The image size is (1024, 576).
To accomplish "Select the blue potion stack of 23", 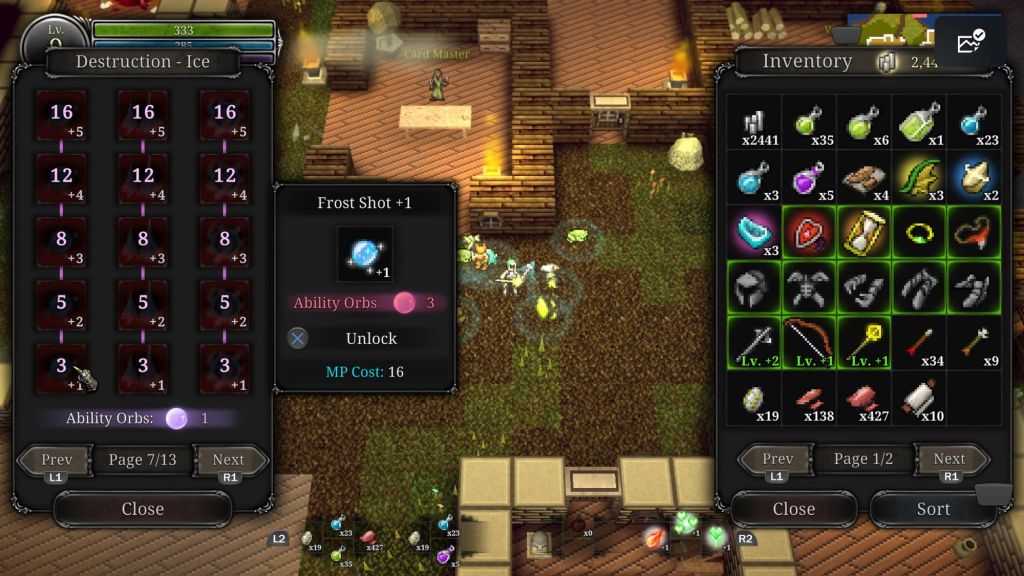I will tap(974, 122).
